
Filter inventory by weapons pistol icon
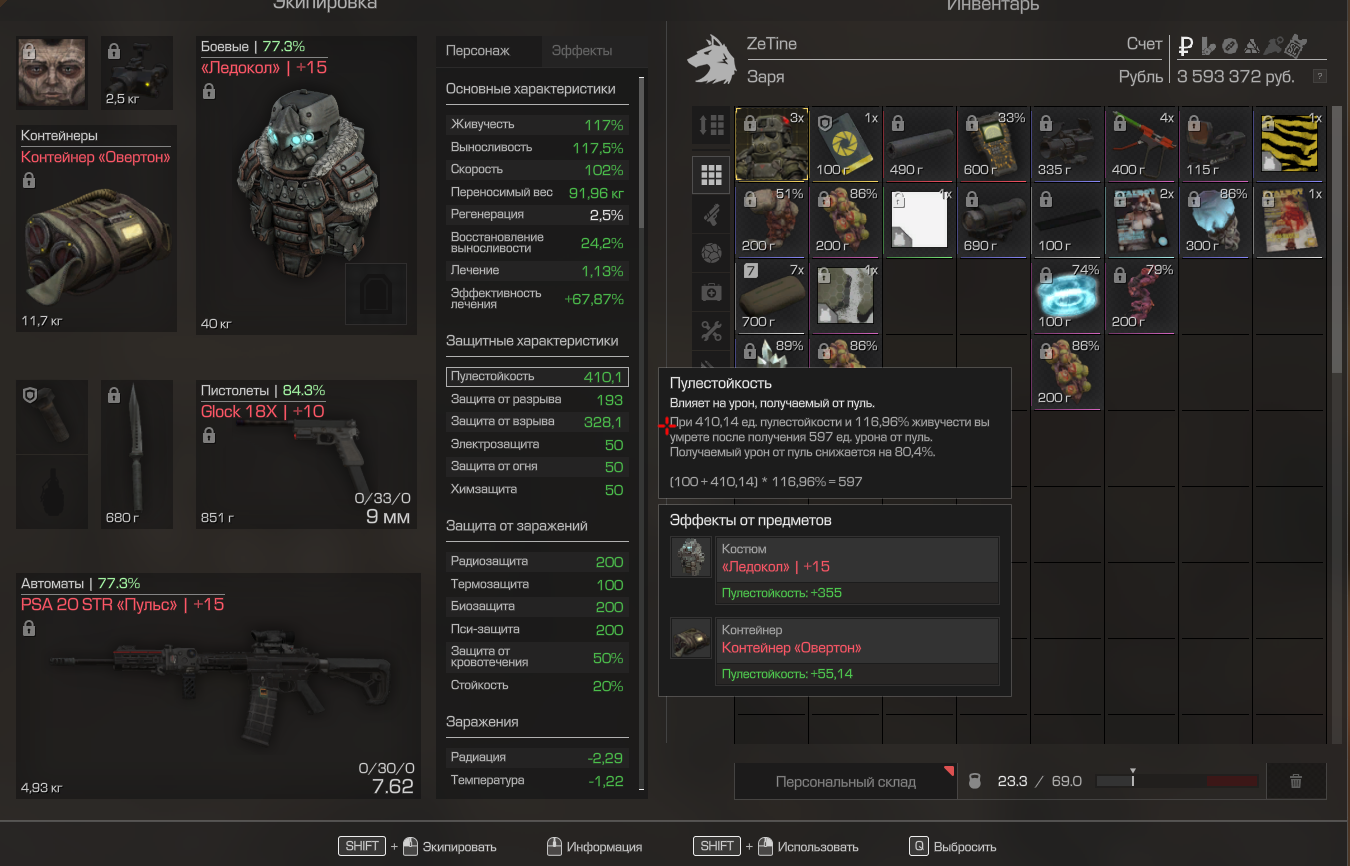coord(711,213)
